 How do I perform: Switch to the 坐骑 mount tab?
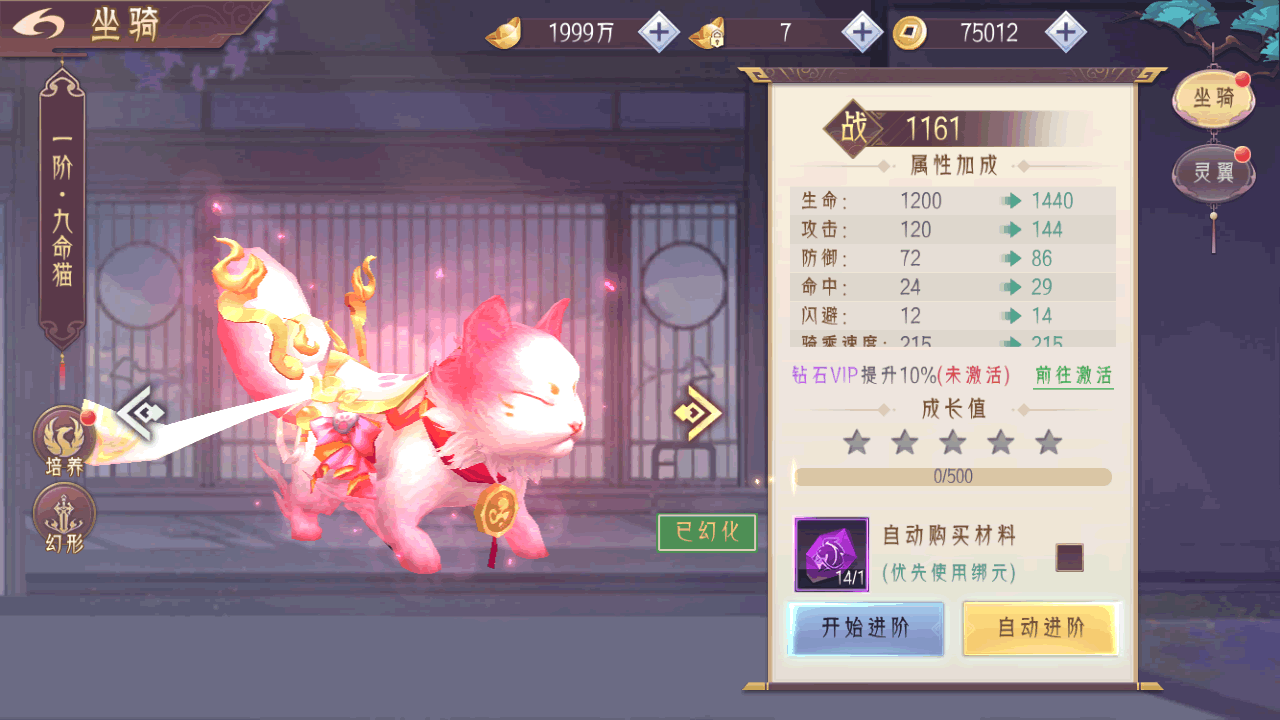coord(1213,98)
